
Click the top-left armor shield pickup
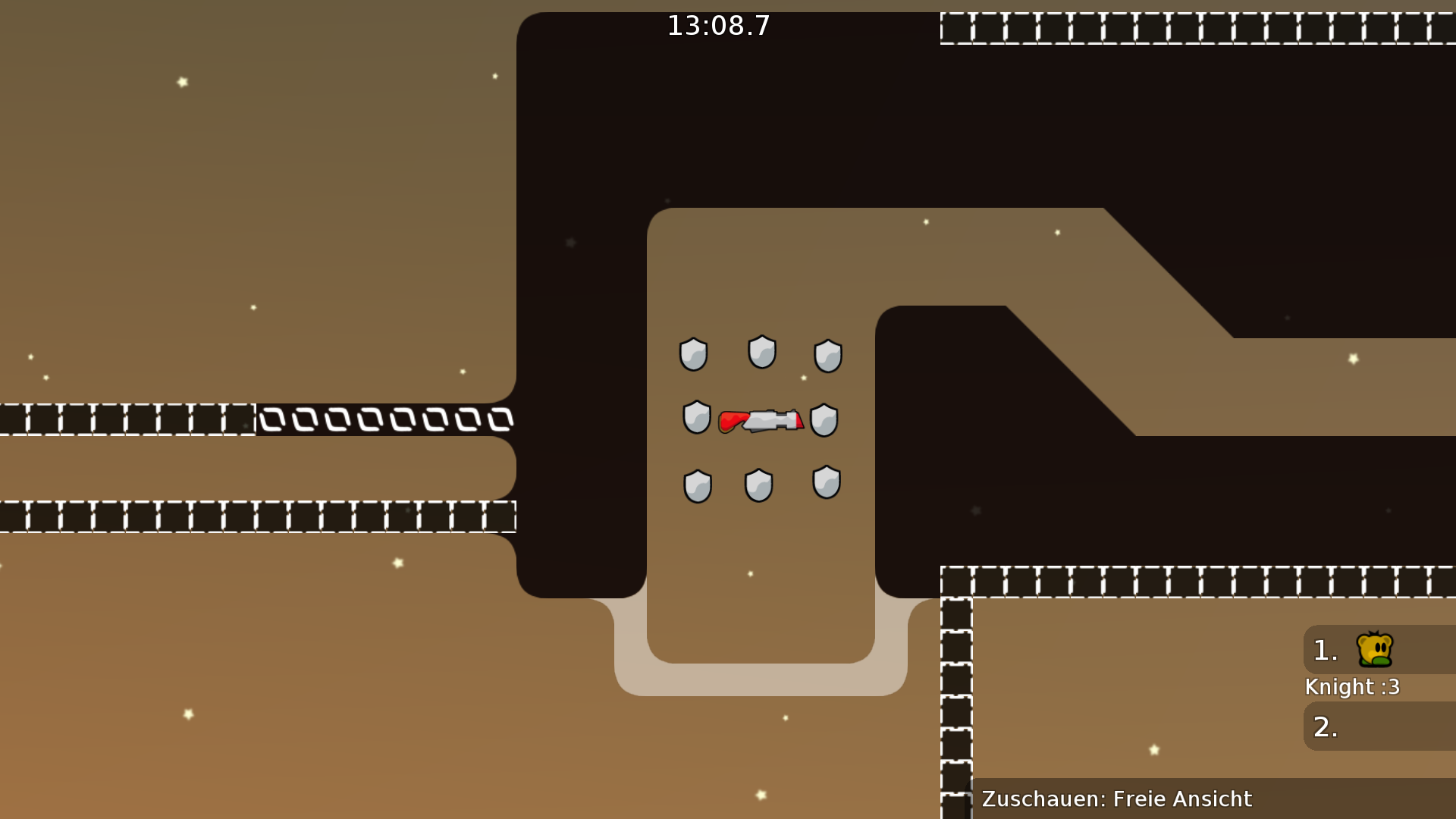click(692, 353)
